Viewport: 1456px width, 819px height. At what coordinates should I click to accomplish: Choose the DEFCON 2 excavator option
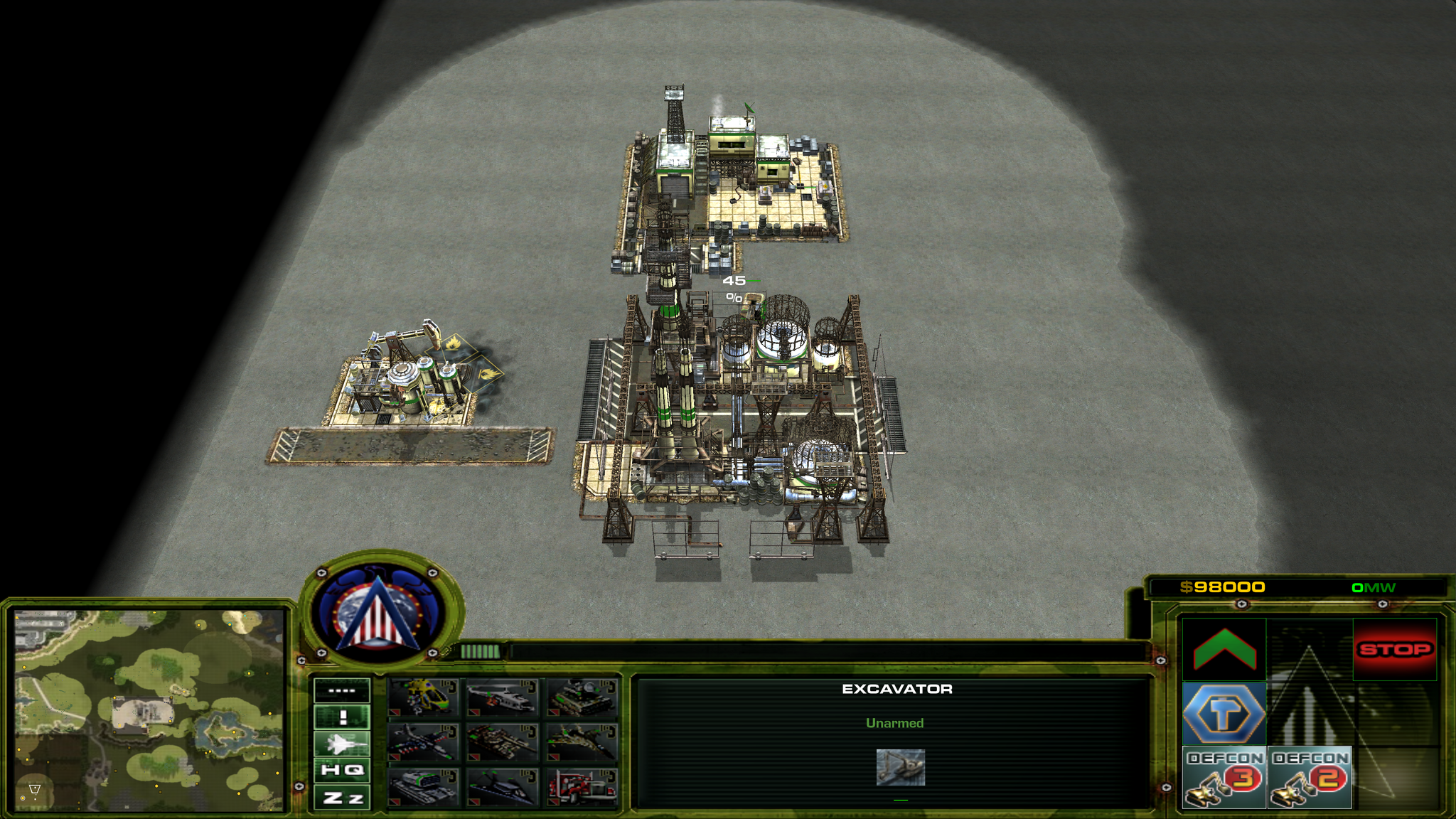tap(1309, 777)
